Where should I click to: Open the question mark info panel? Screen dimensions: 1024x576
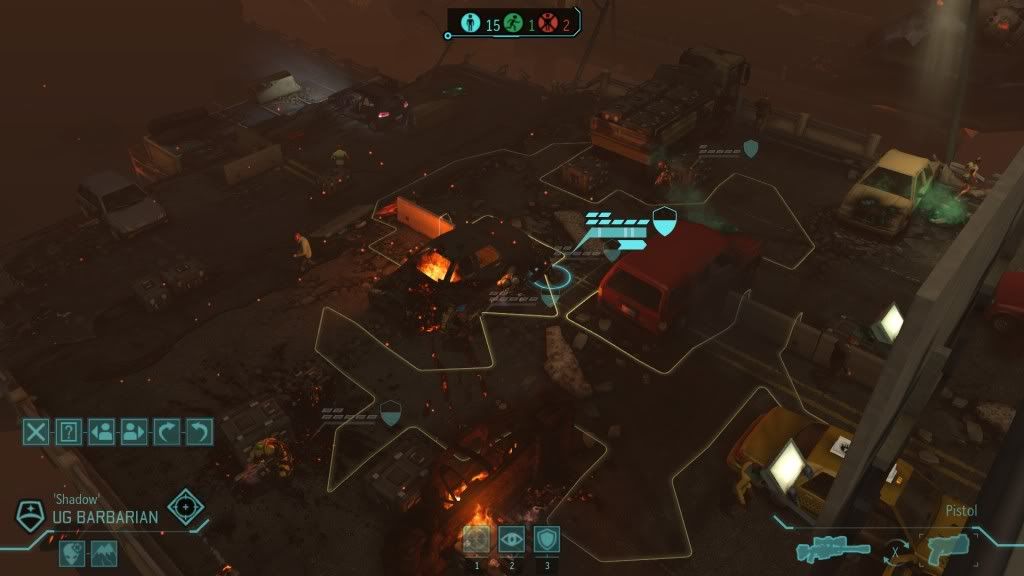coord(68,432)
